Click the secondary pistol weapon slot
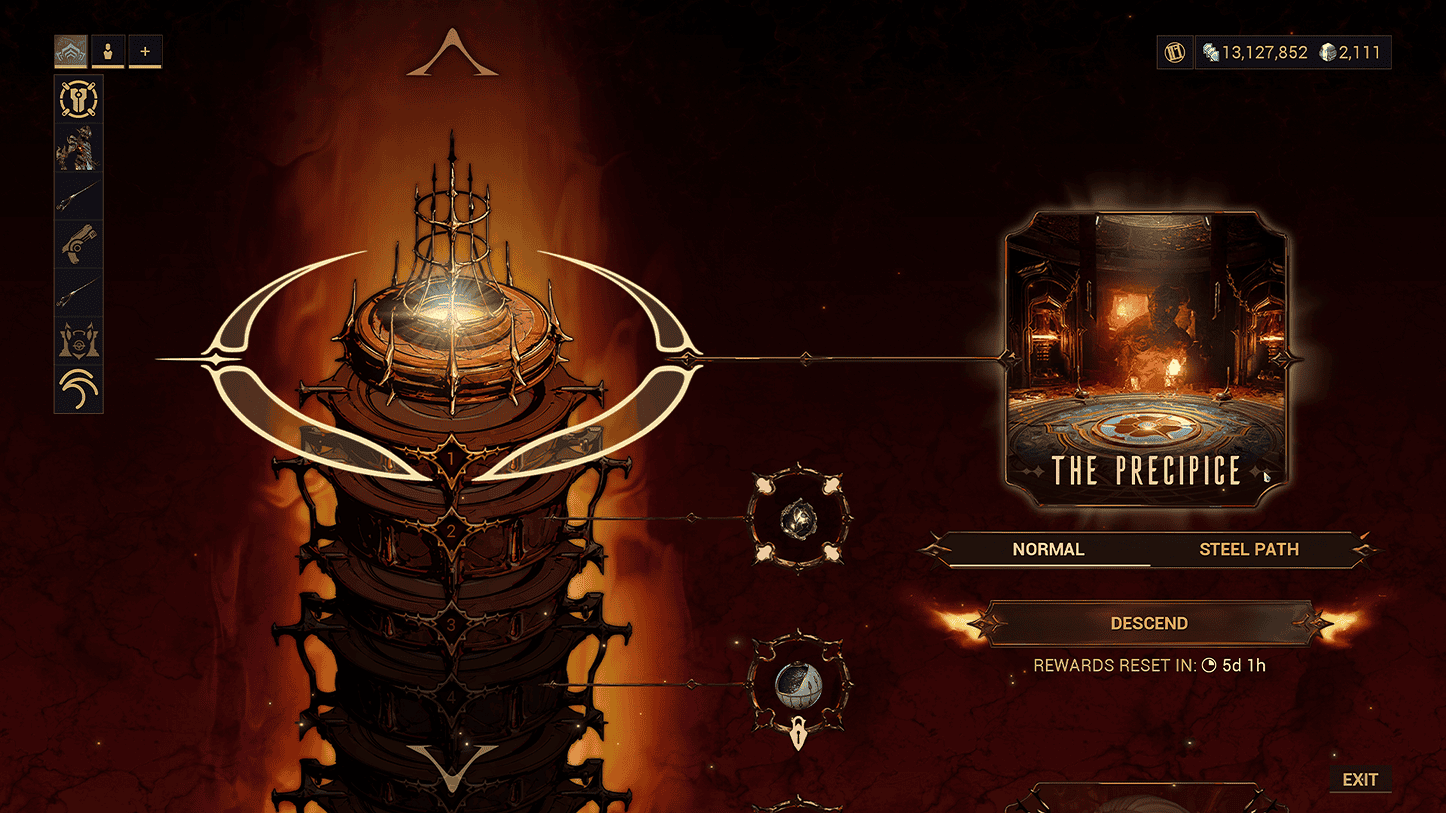Screen dimensions: 1446x813 [78, 246]
